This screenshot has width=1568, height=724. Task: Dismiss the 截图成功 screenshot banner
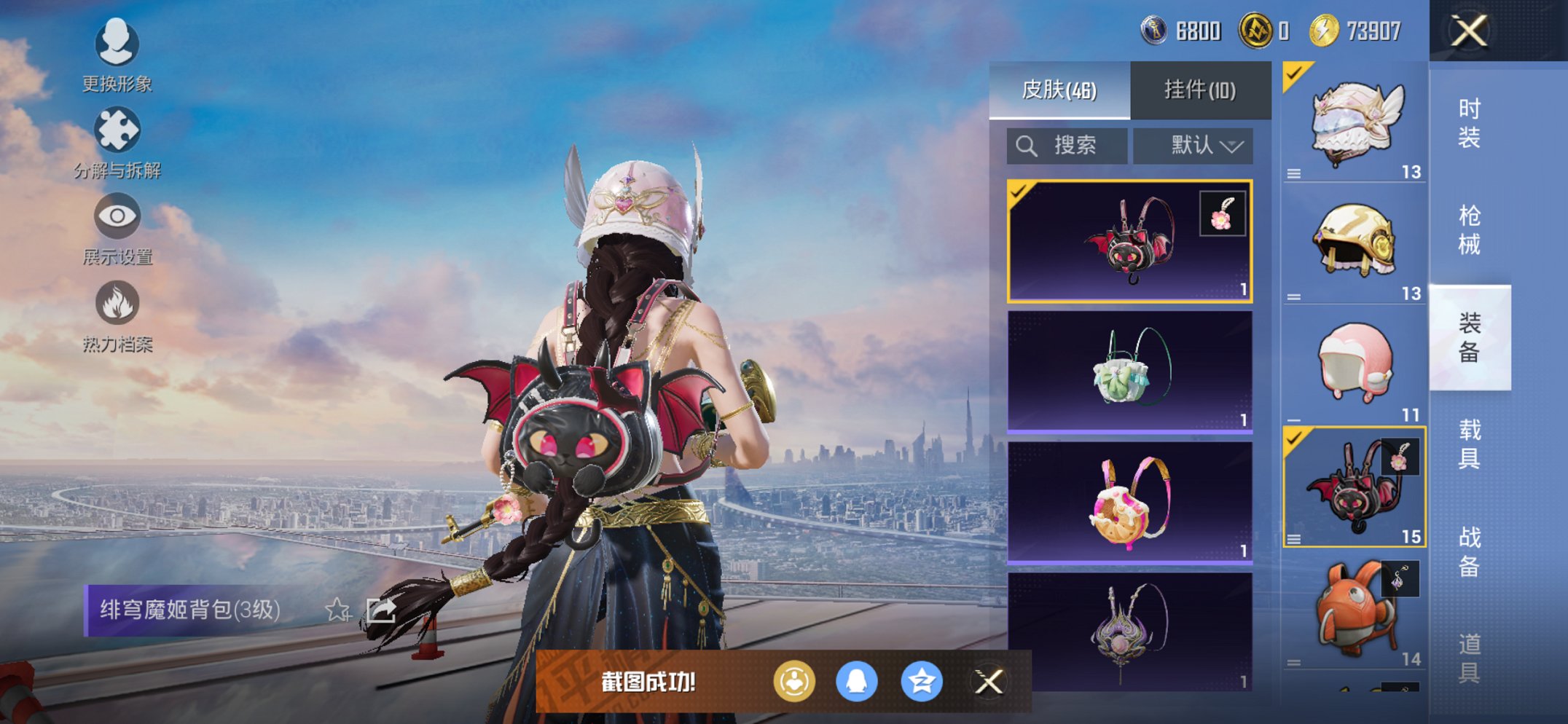[989, 682]
